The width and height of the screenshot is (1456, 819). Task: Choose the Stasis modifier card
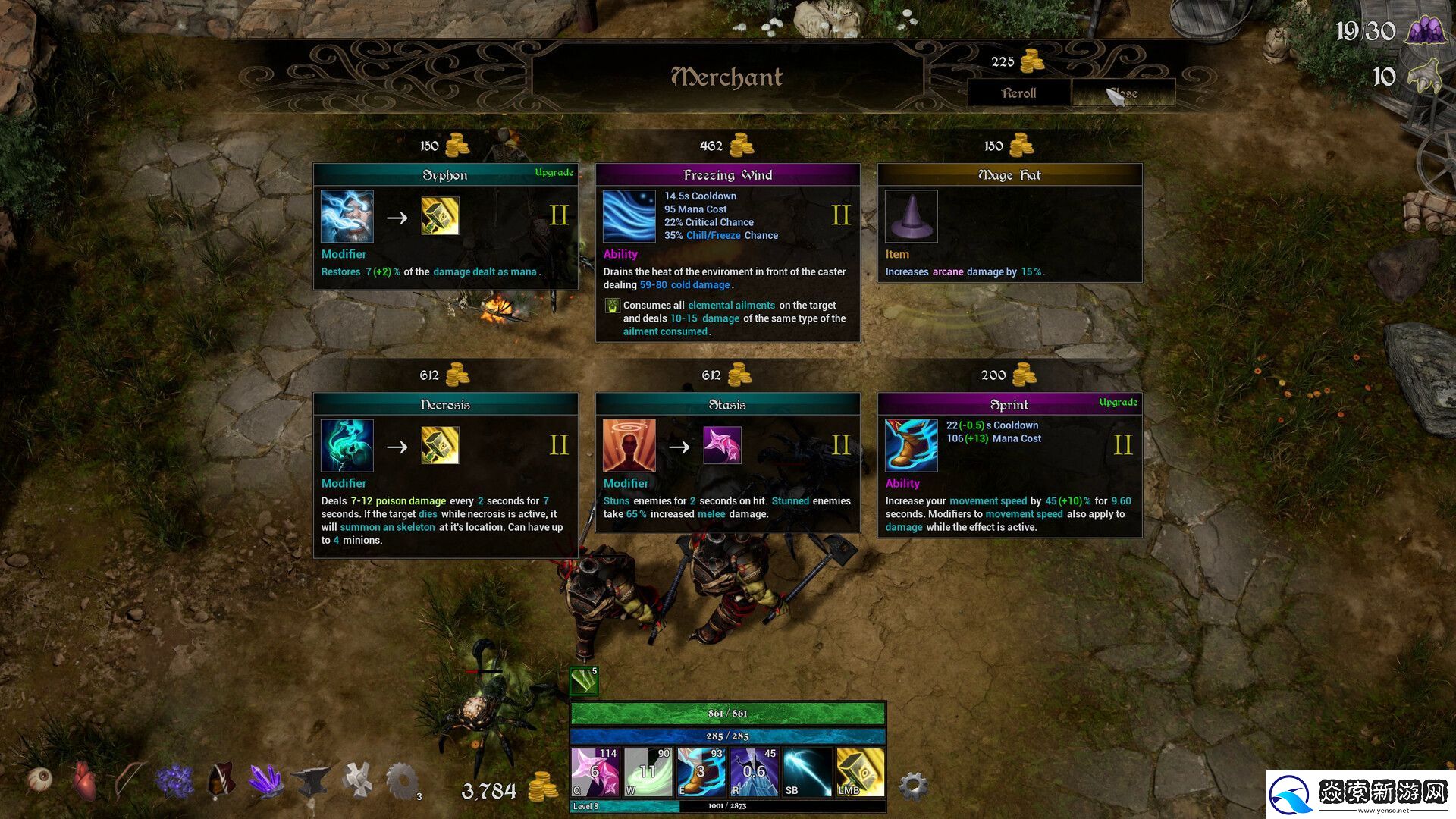point(727,462)
